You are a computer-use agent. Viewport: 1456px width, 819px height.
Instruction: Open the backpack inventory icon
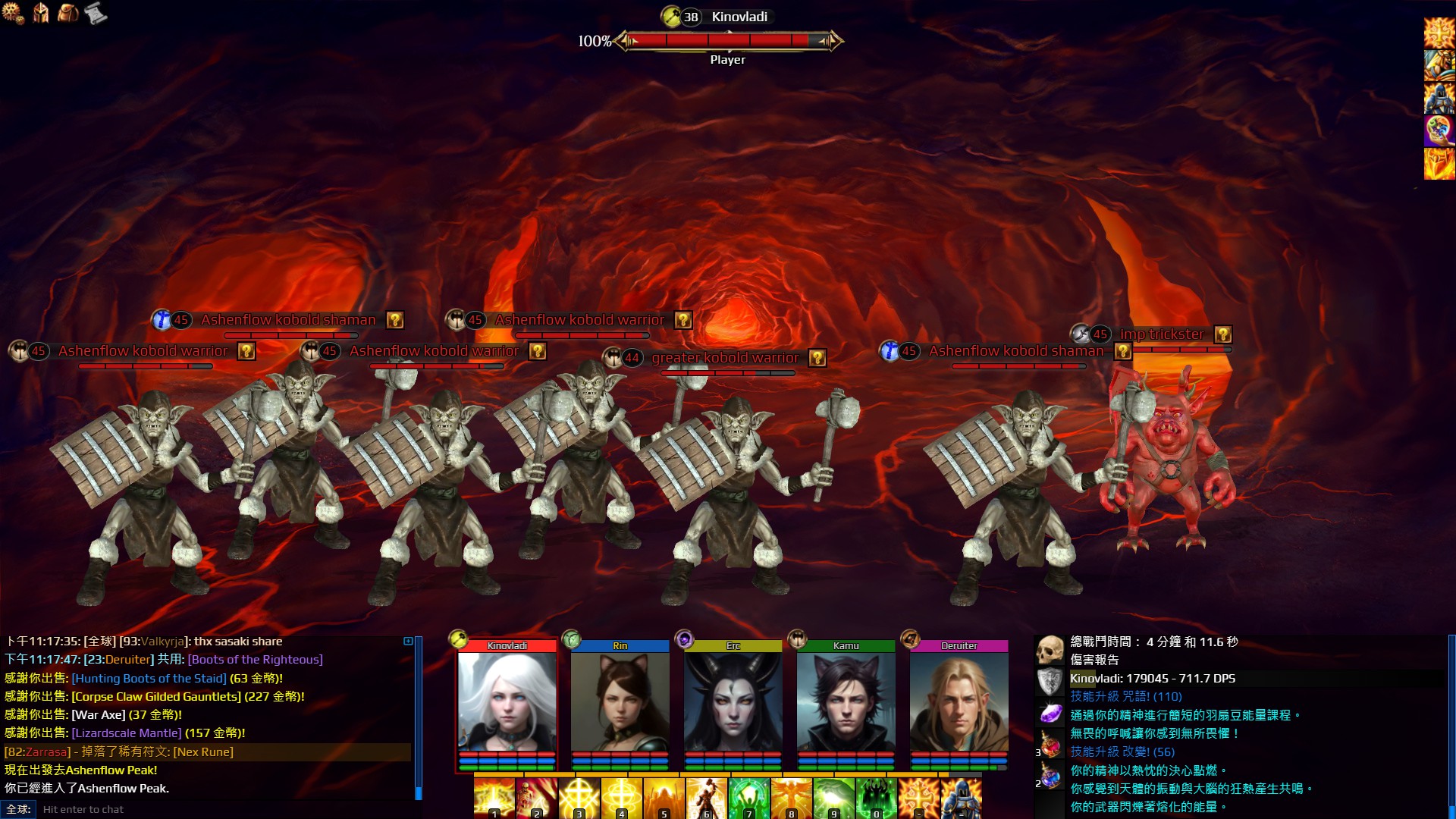(68, 13)
